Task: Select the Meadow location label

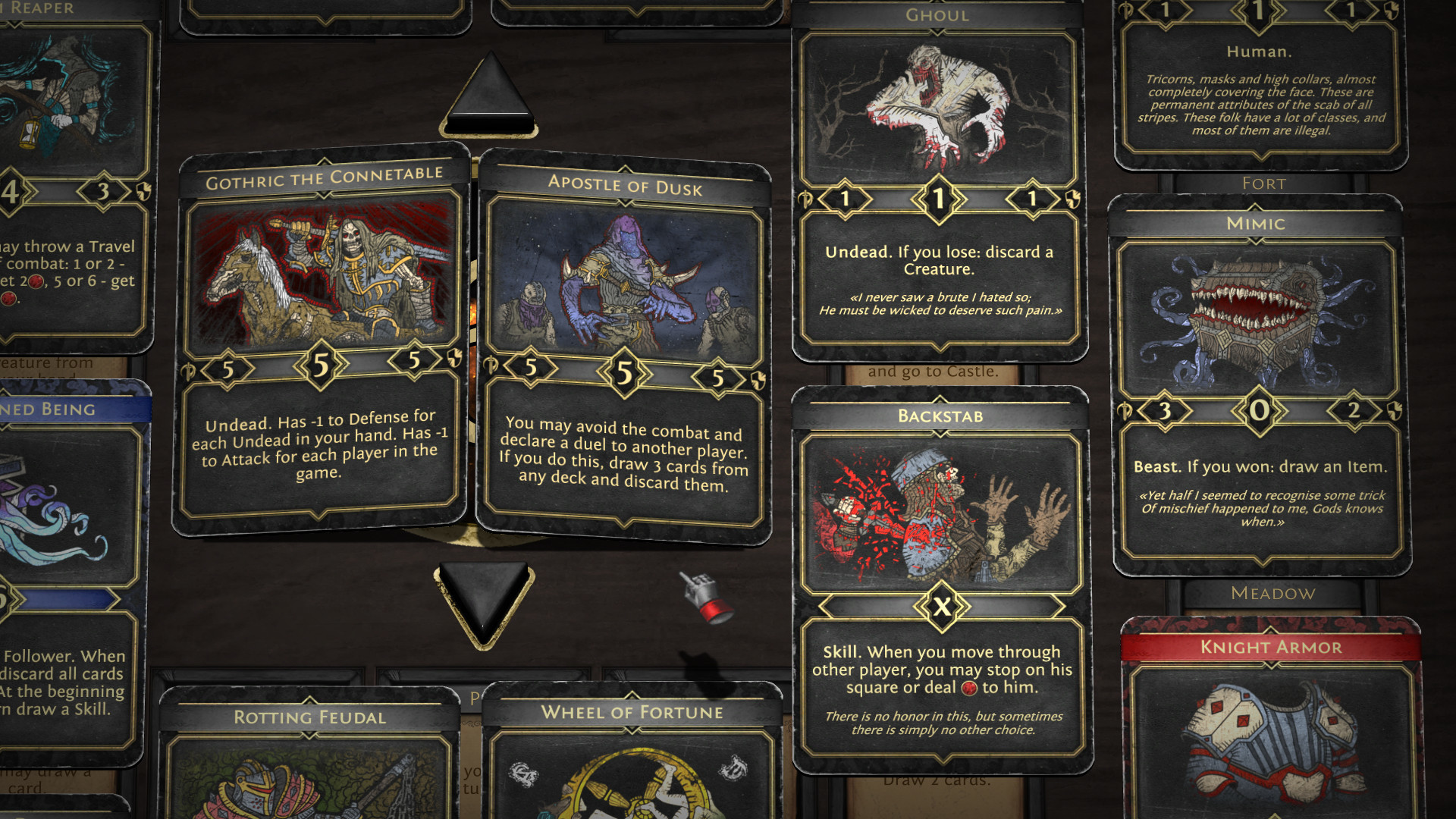Action: [x=1273, y=595]
